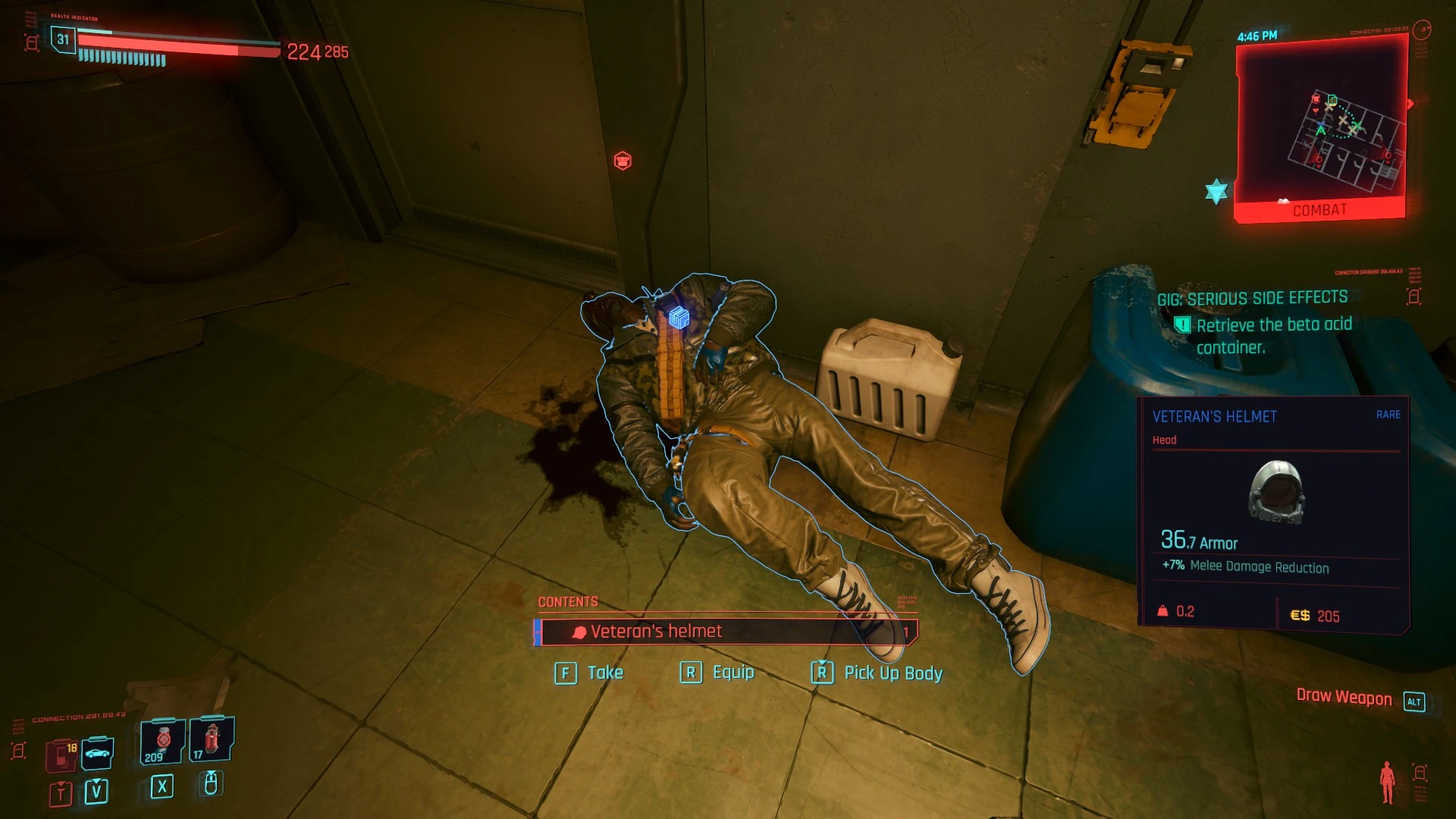Click the blue loot cube marker
This screenshot has width=1456, height=819.
[679, 318]
